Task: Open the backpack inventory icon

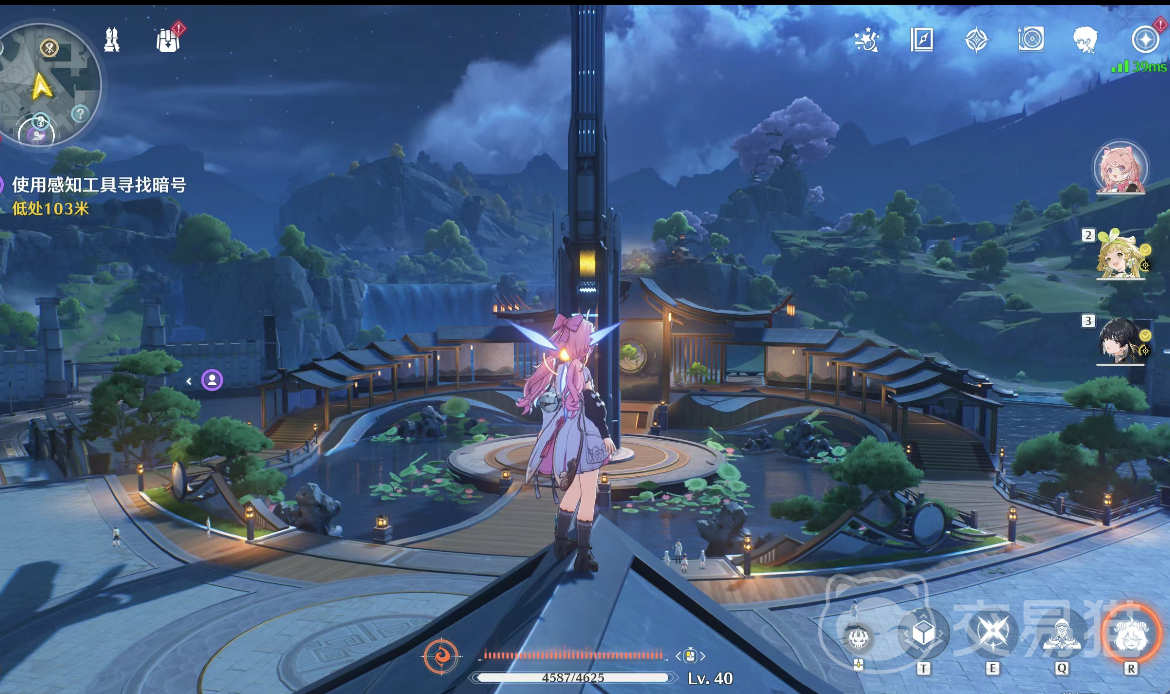Action: 168,40
